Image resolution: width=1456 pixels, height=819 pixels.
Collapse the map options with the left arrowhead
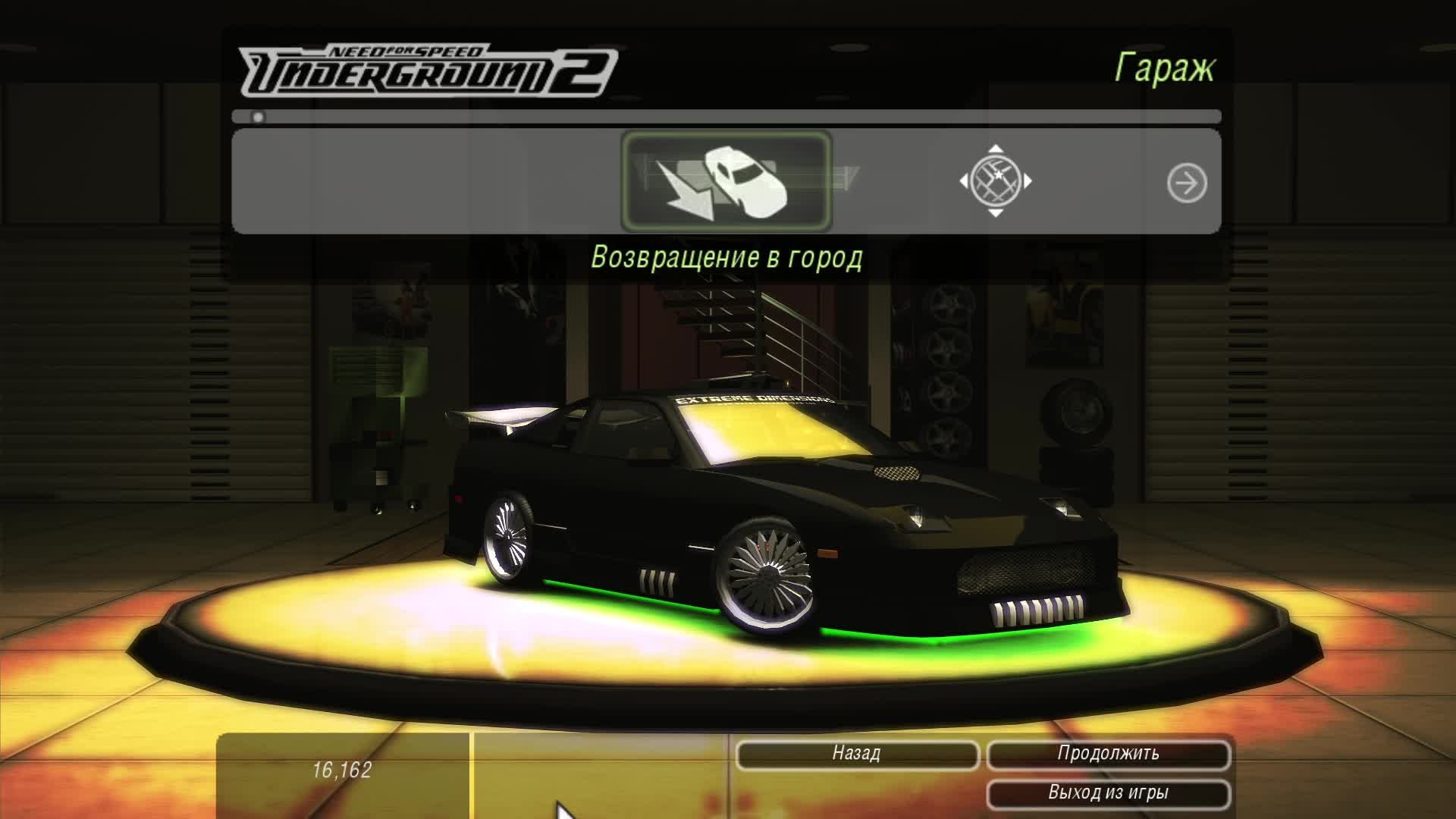click(963, 180)
